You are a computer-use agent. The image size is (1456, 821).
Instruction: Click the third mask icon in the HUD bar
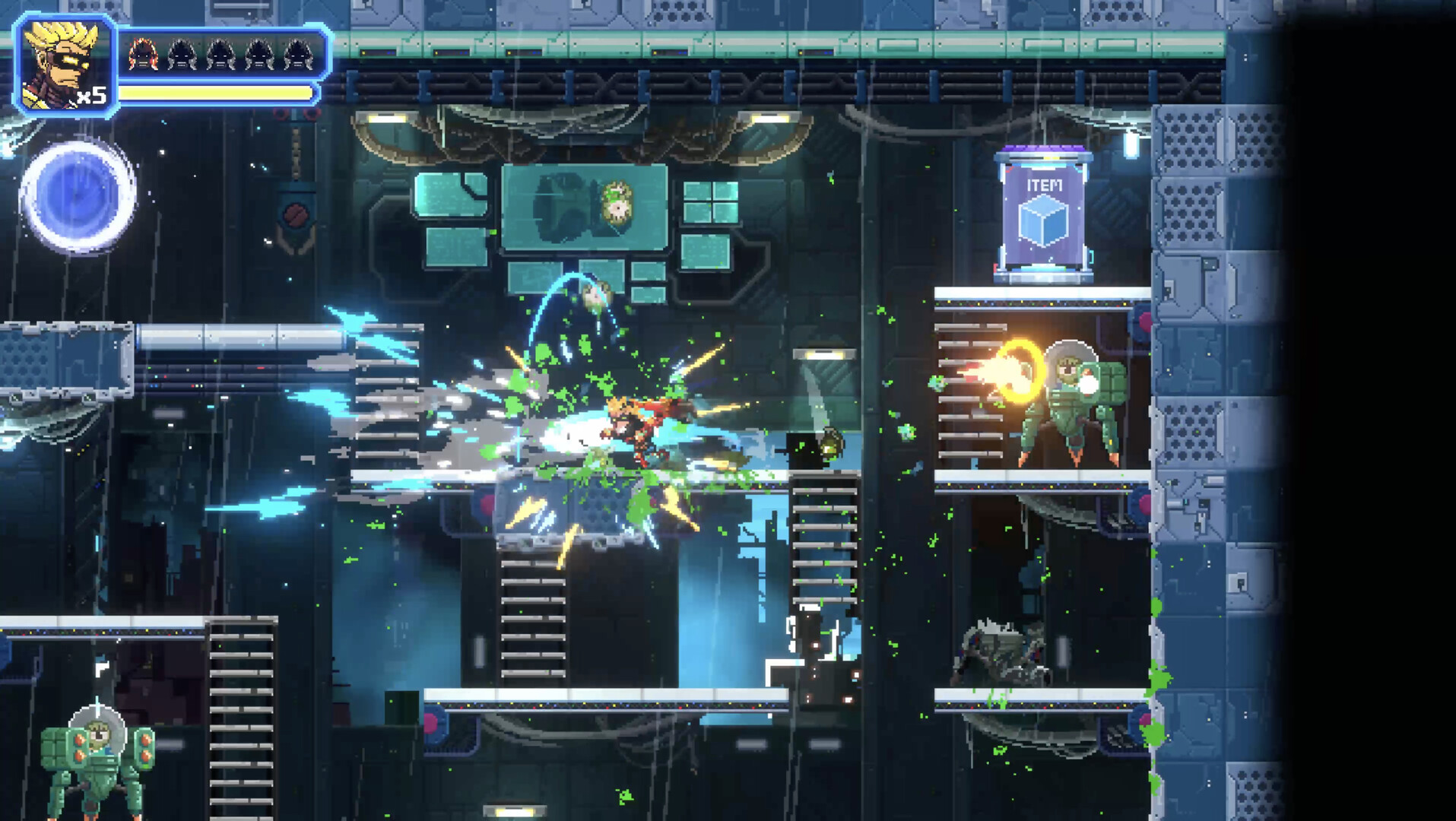(220, 54)
